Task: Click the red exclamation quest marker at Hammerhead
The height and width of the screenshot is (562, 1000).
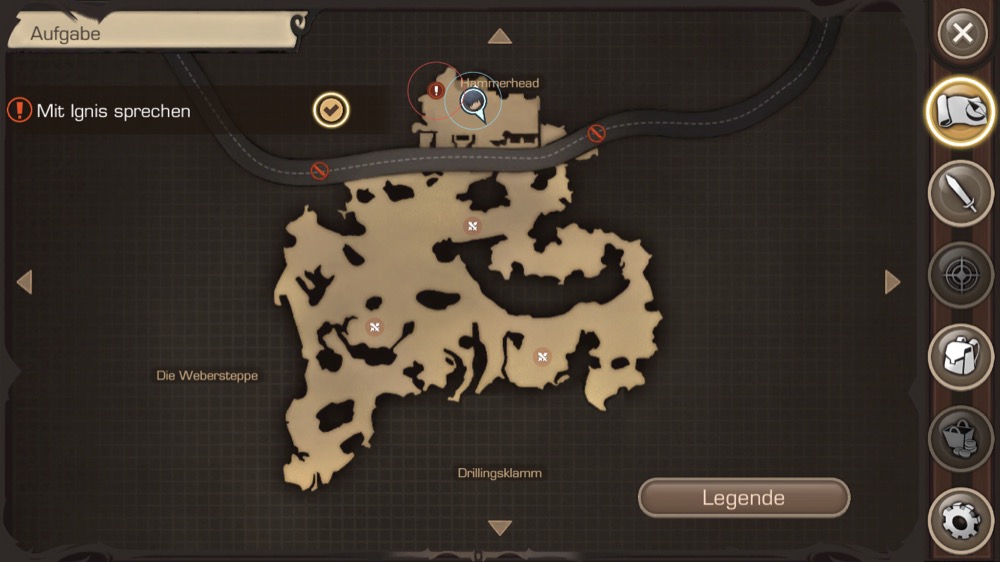Action: point(436,91)
